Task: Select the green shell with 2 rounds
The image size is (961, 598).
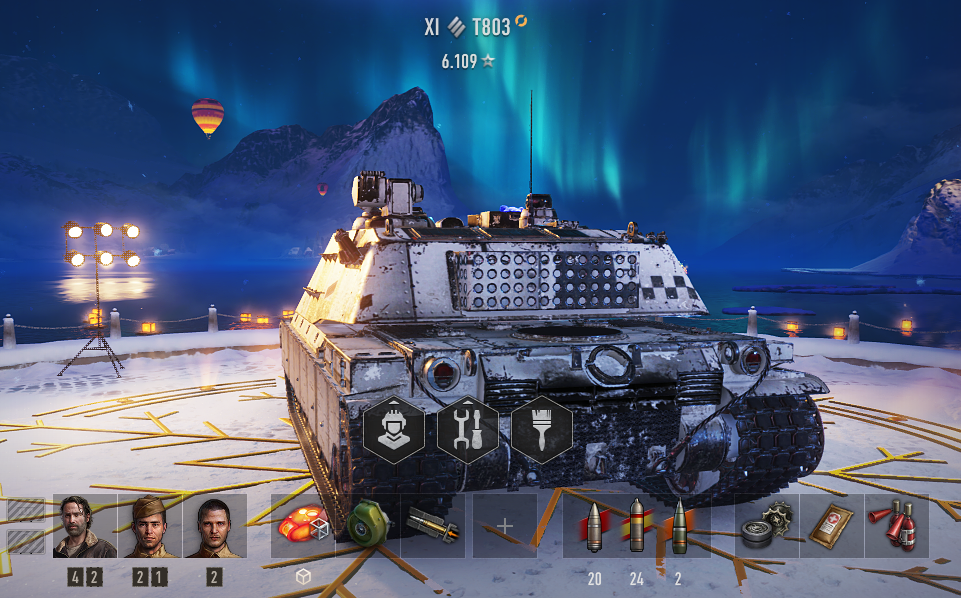Action: [679, 526]
